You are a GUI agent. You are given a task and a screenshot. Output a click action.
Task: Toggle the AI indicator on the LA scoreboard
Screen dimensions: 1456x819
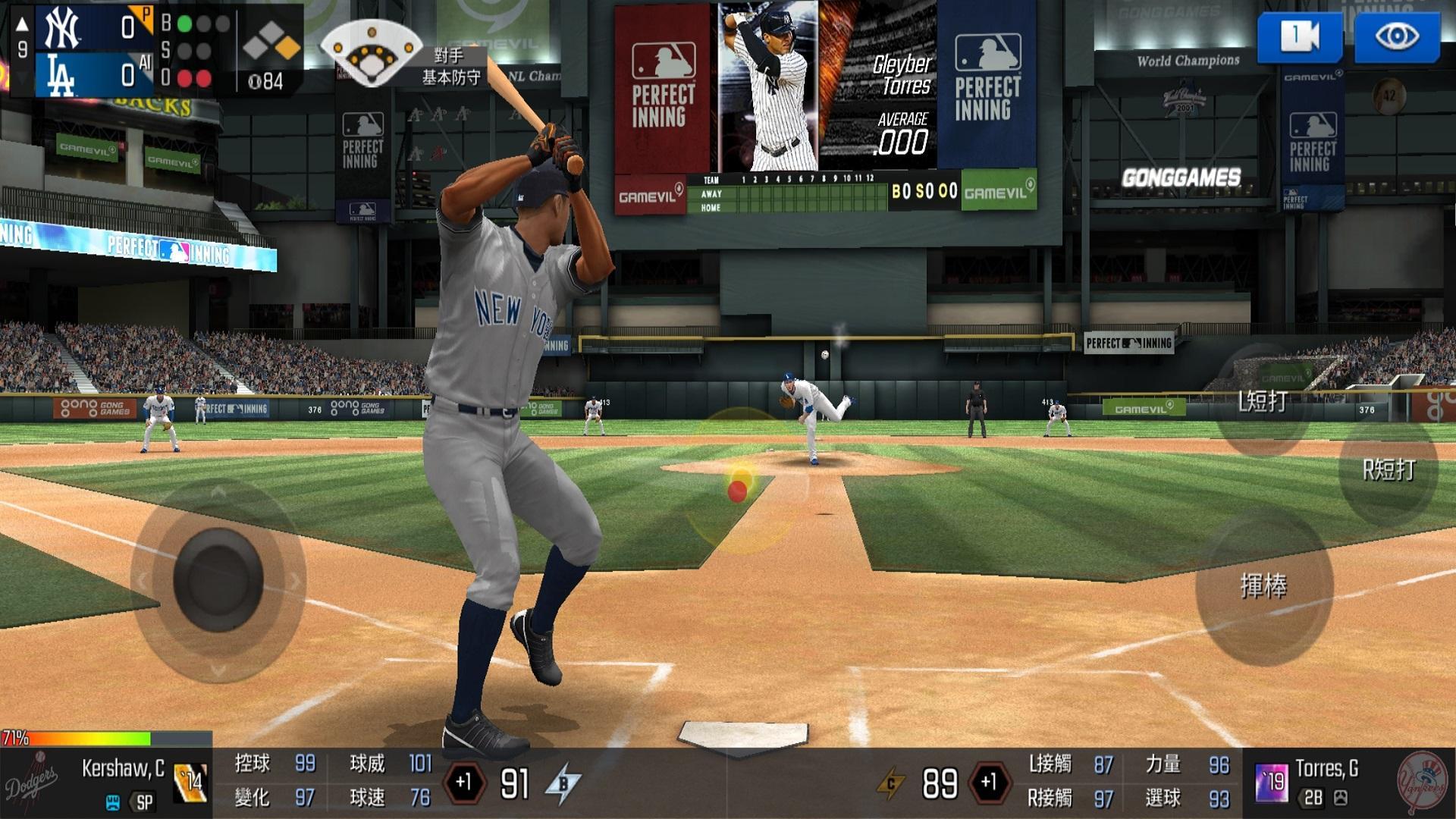coord(145,64)
